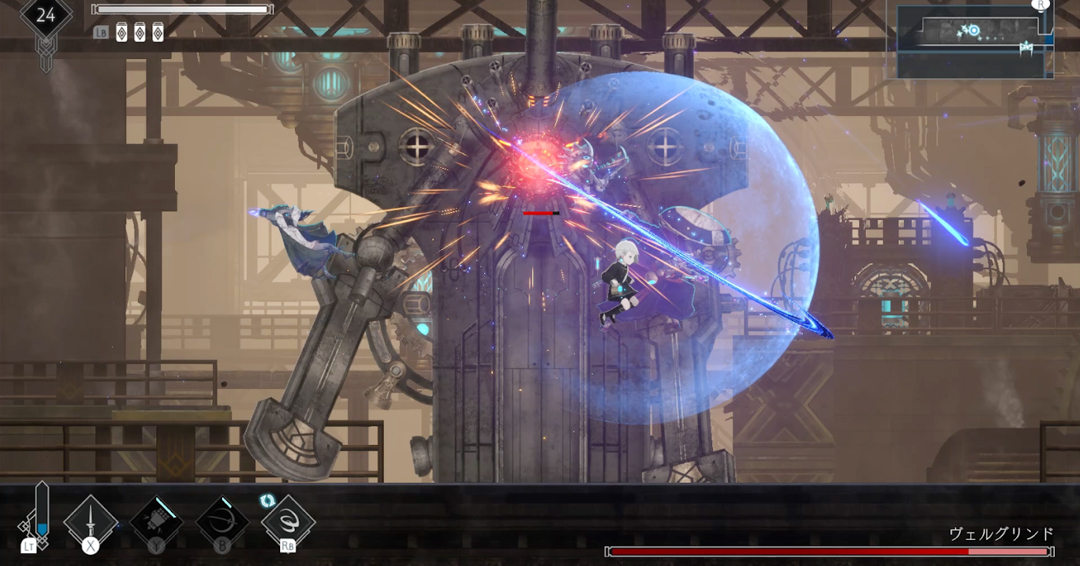The height and width of the screenshot is (566, 1080).
Task: Use the curved blade slash skill
Action: coord(222,520)
